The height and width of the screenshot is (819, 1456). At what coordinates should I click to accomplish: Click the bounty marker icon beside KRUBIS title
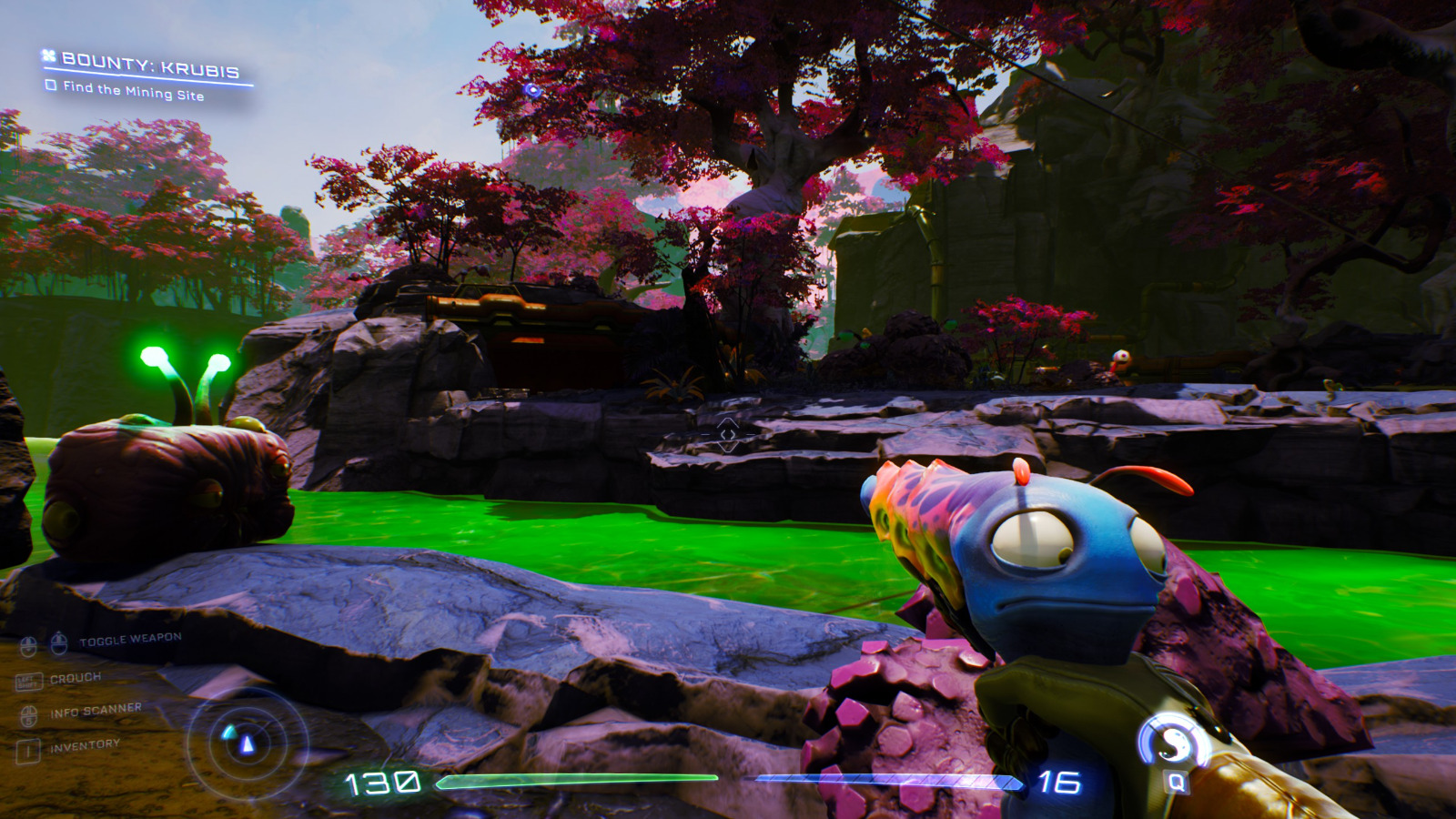48,56
